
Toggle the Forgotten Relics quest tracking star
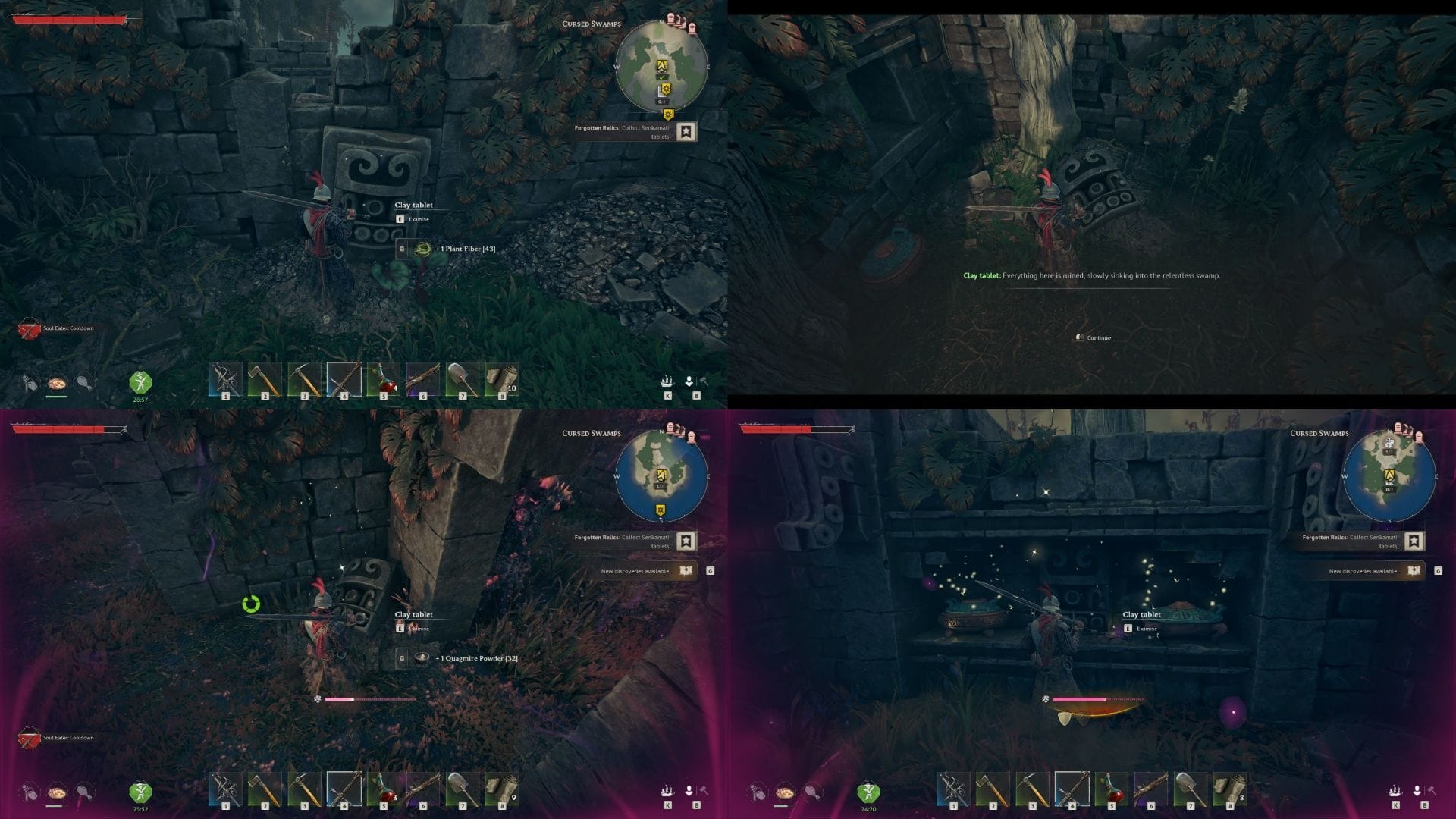click(685, 132)
